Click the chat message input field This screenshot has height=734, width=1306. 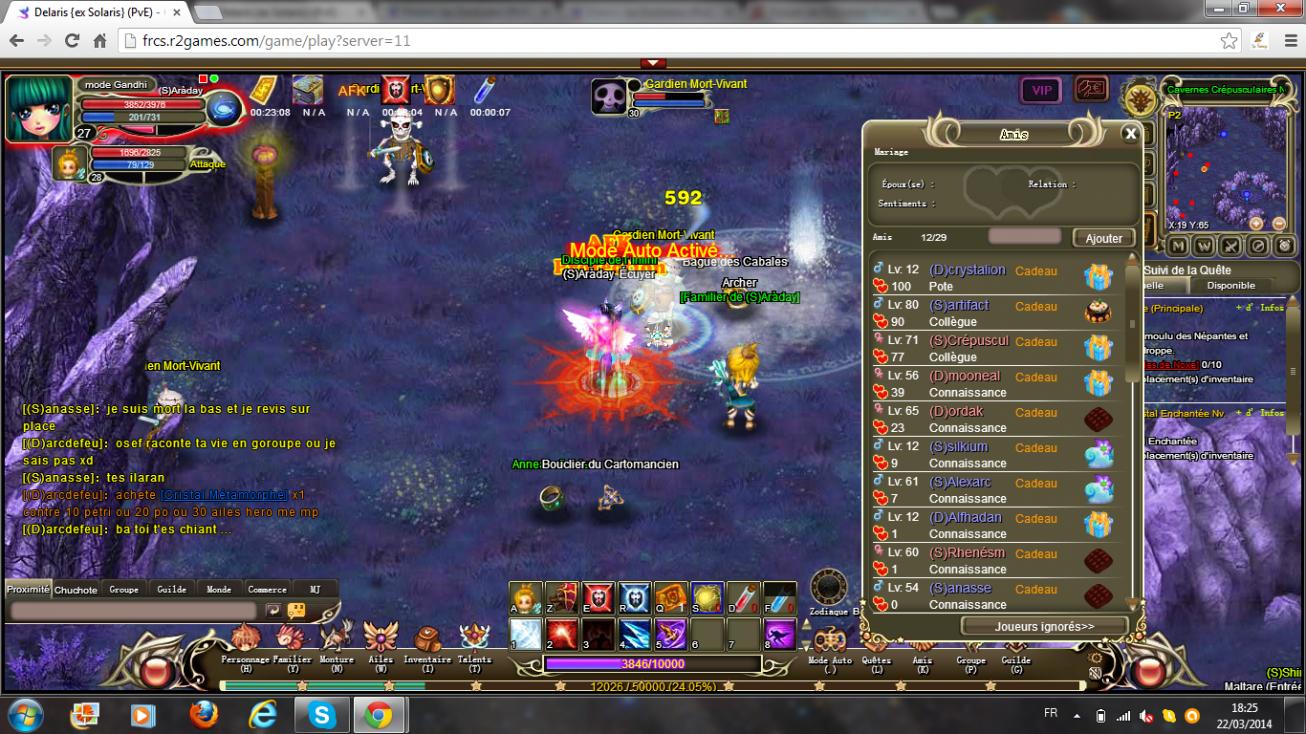click(134, 610)
